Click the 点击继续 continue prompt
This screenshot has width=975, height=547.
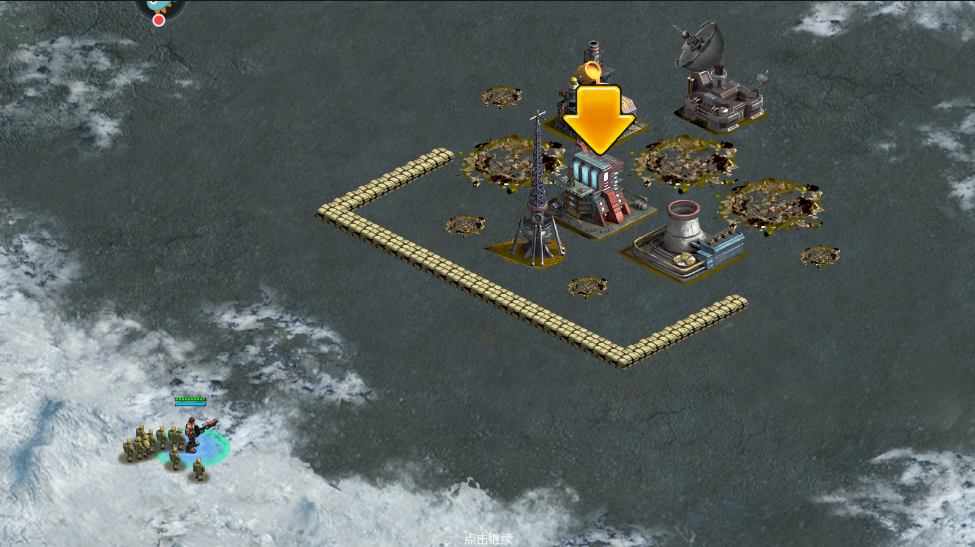tap(488, 539)
